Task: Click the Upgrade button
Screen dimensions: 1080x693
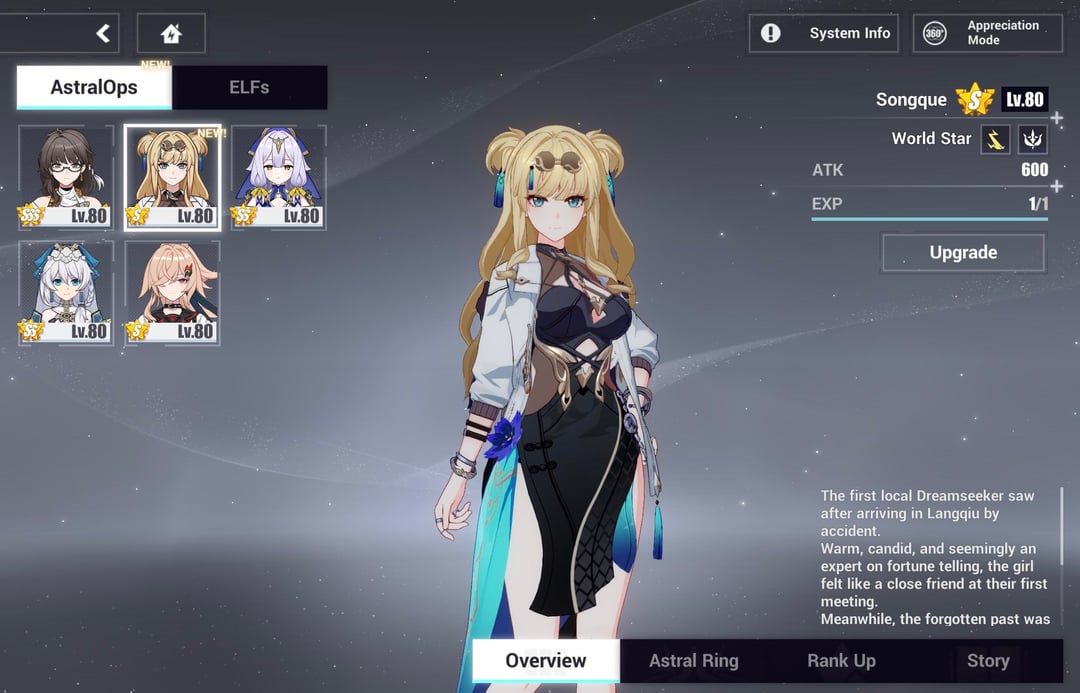Action: [963, 253]
